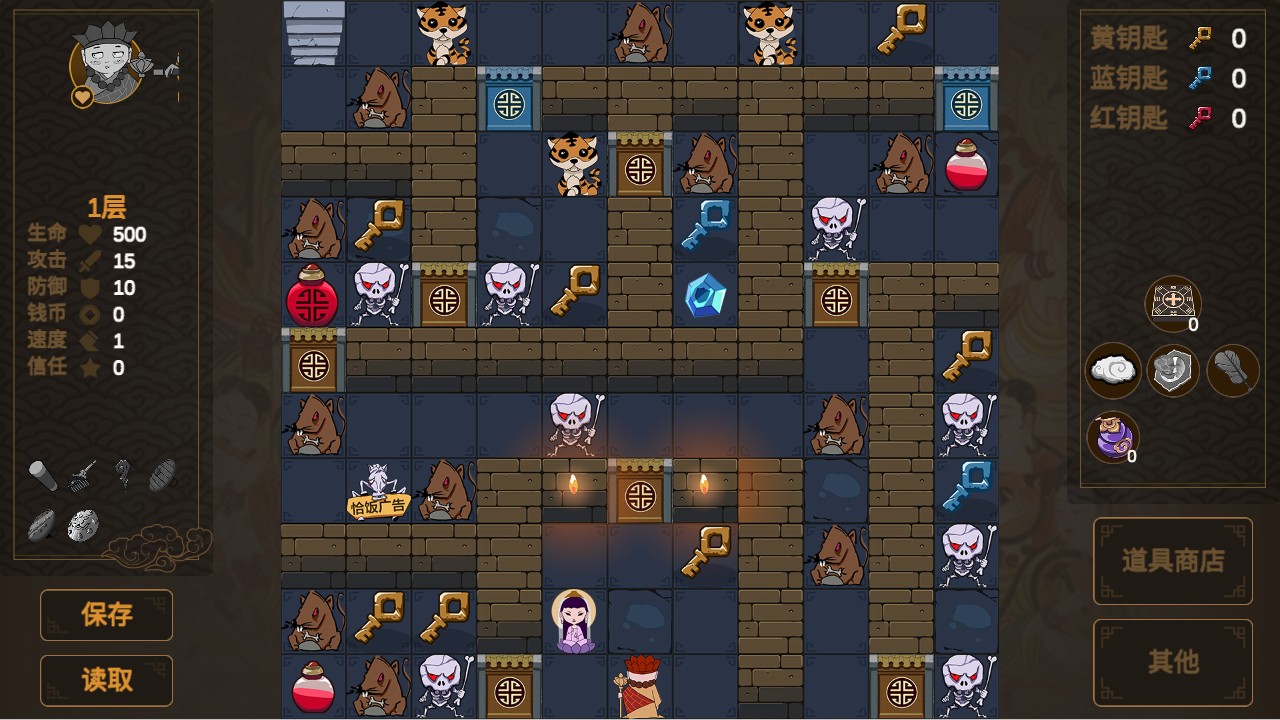Activate the white cloud item
Image resolution: width=1280 pixels, height=720 pixels.
pyautogui.click(x=1113, y=370)
